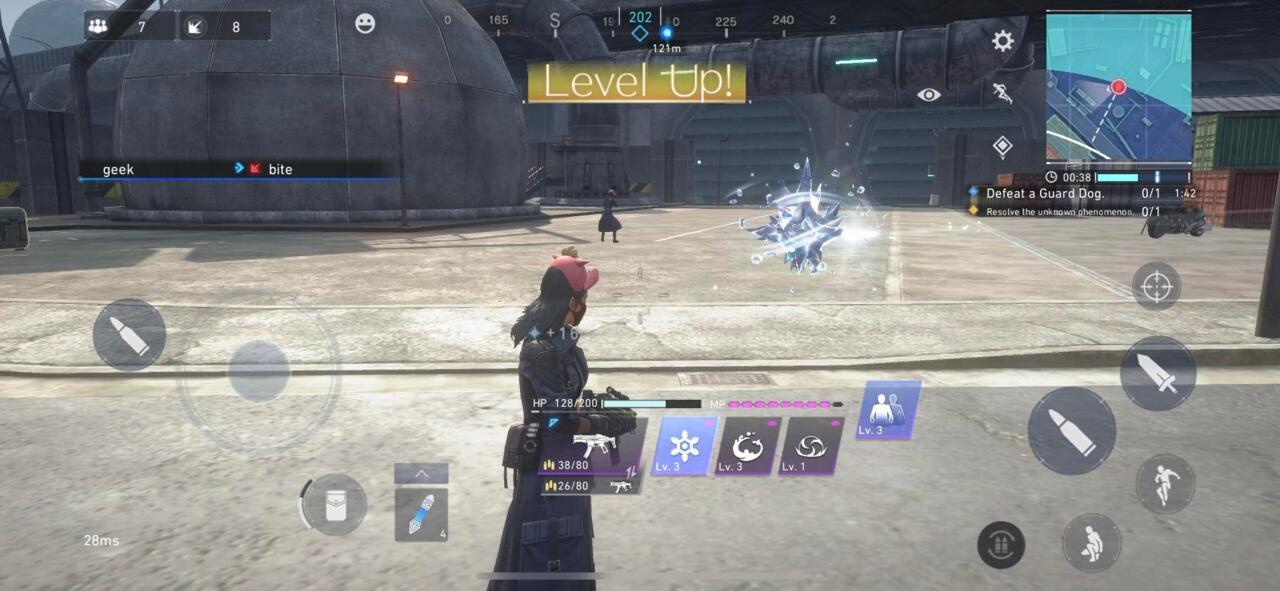The width and height of the screenshot is (1280, 591).
Task: Switch to the secondary weapon with 26/80 ammo
Action: pyautogui.click(x=592, y=486)
